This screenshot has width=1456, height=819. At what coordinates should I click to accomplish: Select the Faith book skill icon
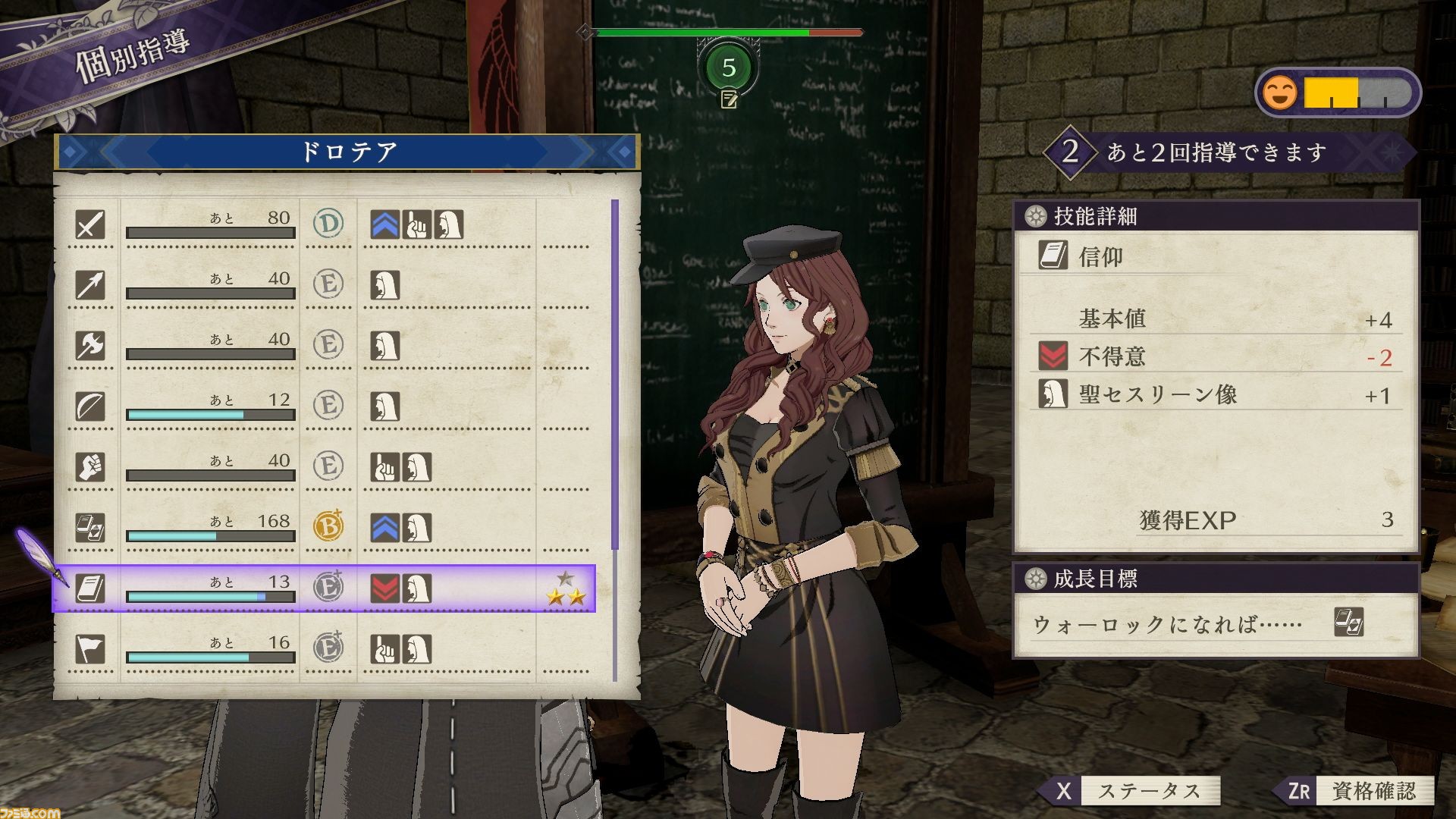click(91, 589)
